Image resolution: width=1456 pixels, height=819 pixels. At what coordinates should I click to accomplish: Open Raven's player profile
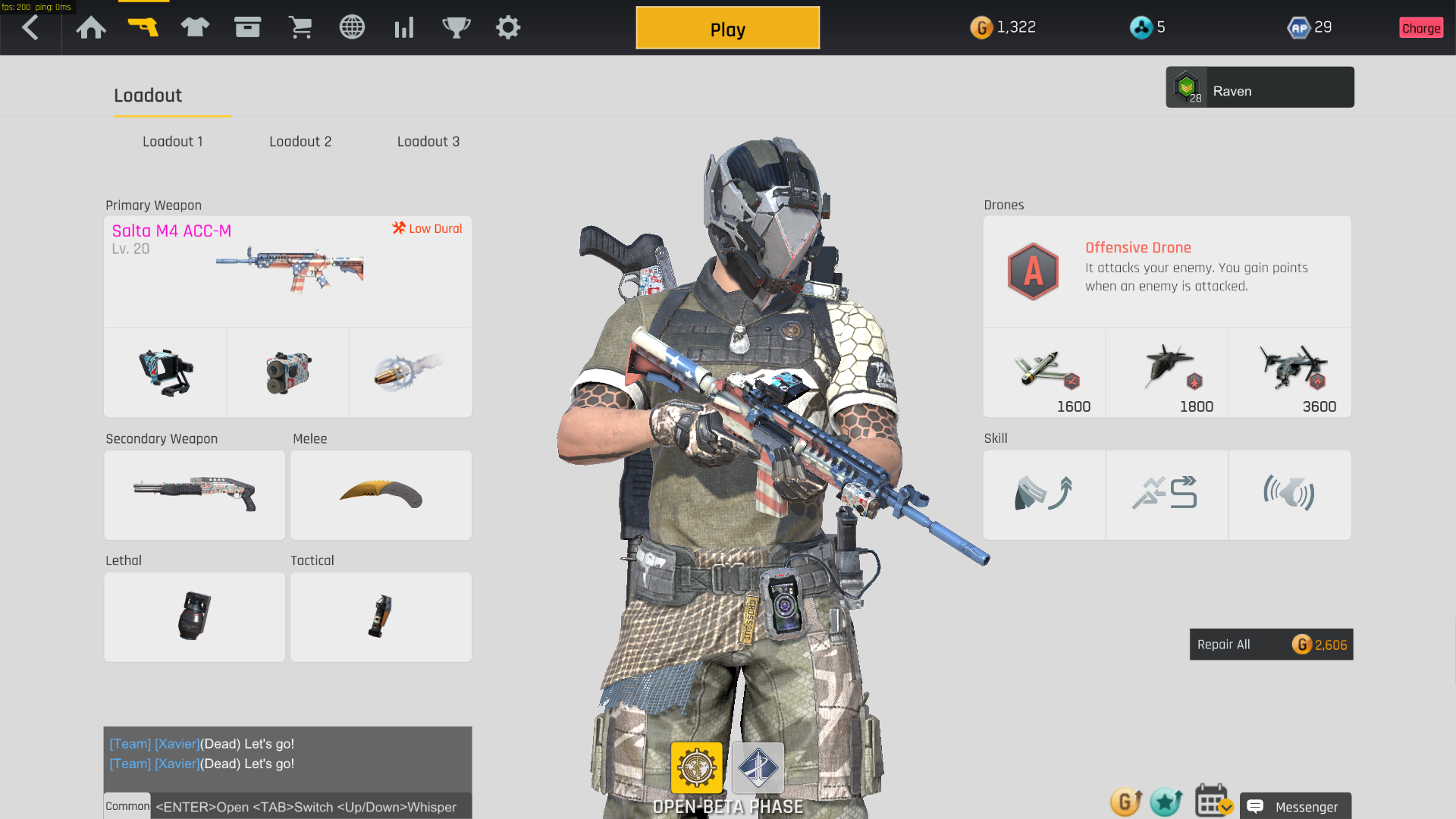[1260, 87]
